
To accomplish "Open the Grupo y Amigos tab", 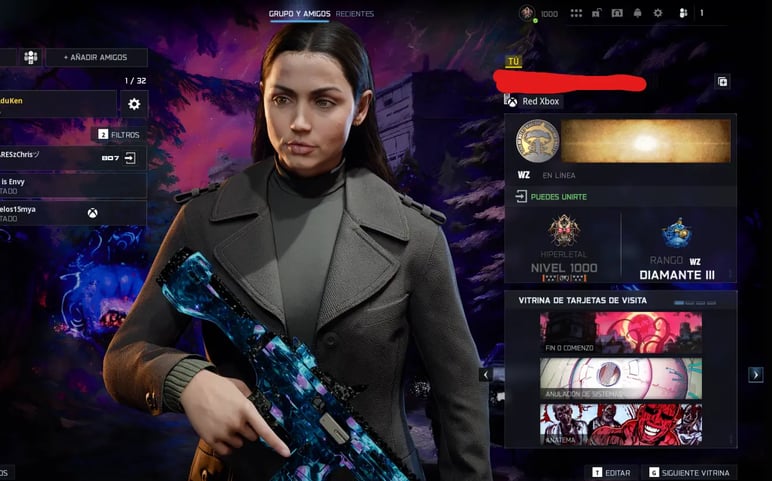I will pos(300,14).
